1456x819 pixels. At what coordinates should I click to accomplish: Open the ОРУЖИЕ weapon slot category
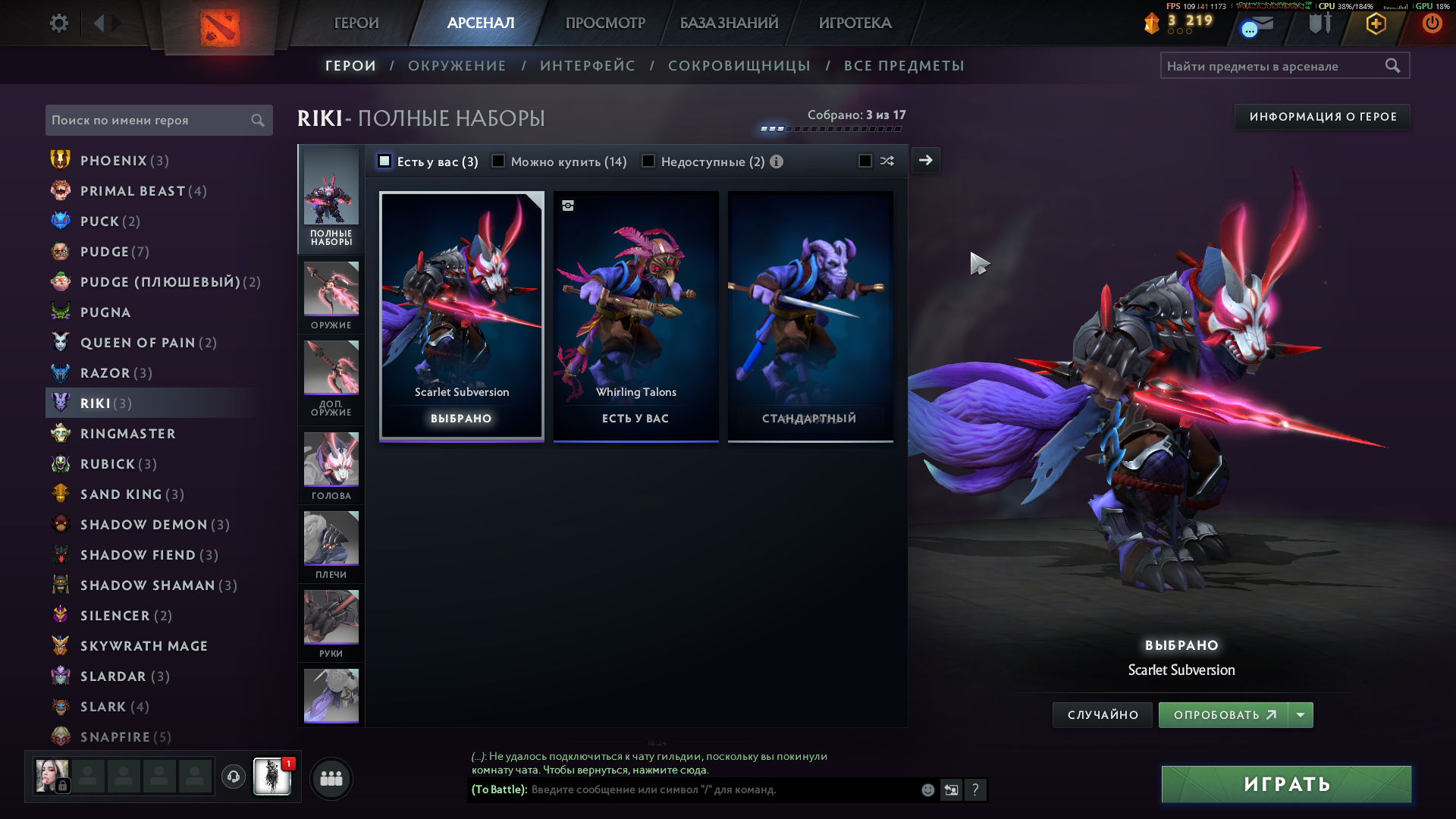click(331, 295)
